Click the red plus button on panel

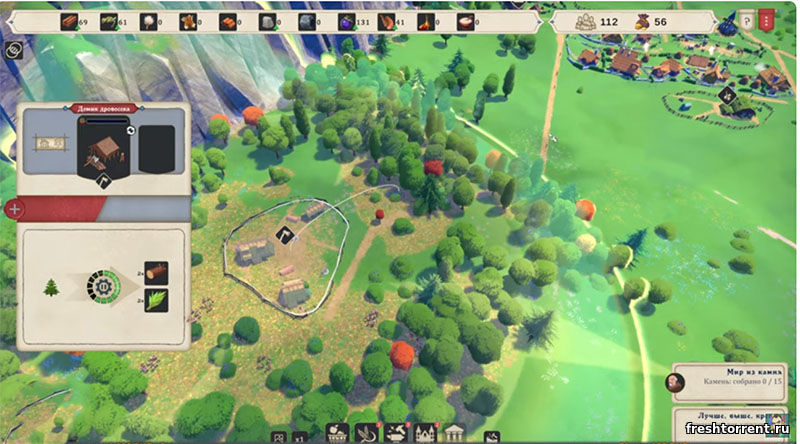[x=14, y=209]
